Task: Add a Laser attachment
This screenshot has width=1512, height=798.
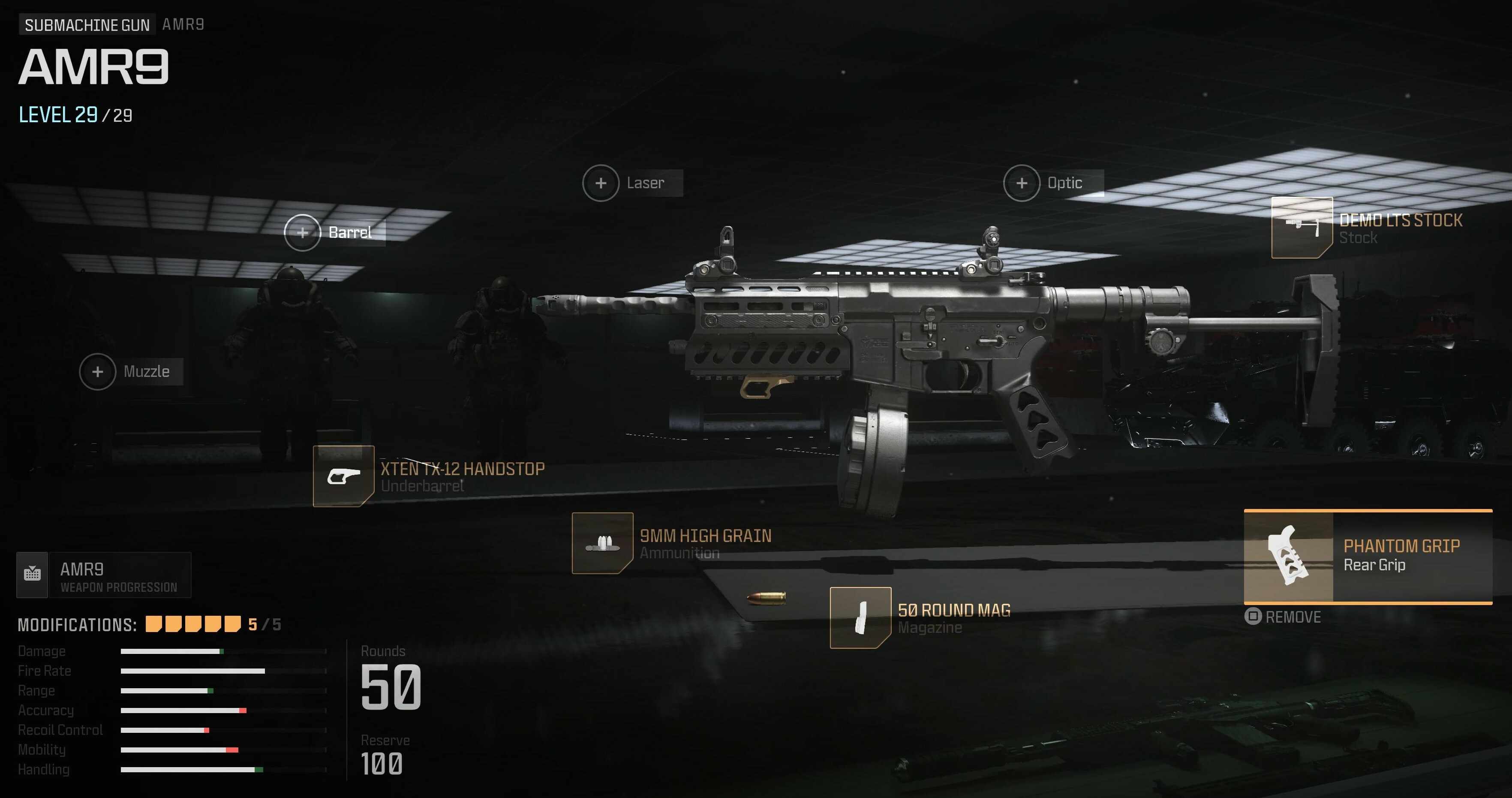Action: tap(601, 183)
